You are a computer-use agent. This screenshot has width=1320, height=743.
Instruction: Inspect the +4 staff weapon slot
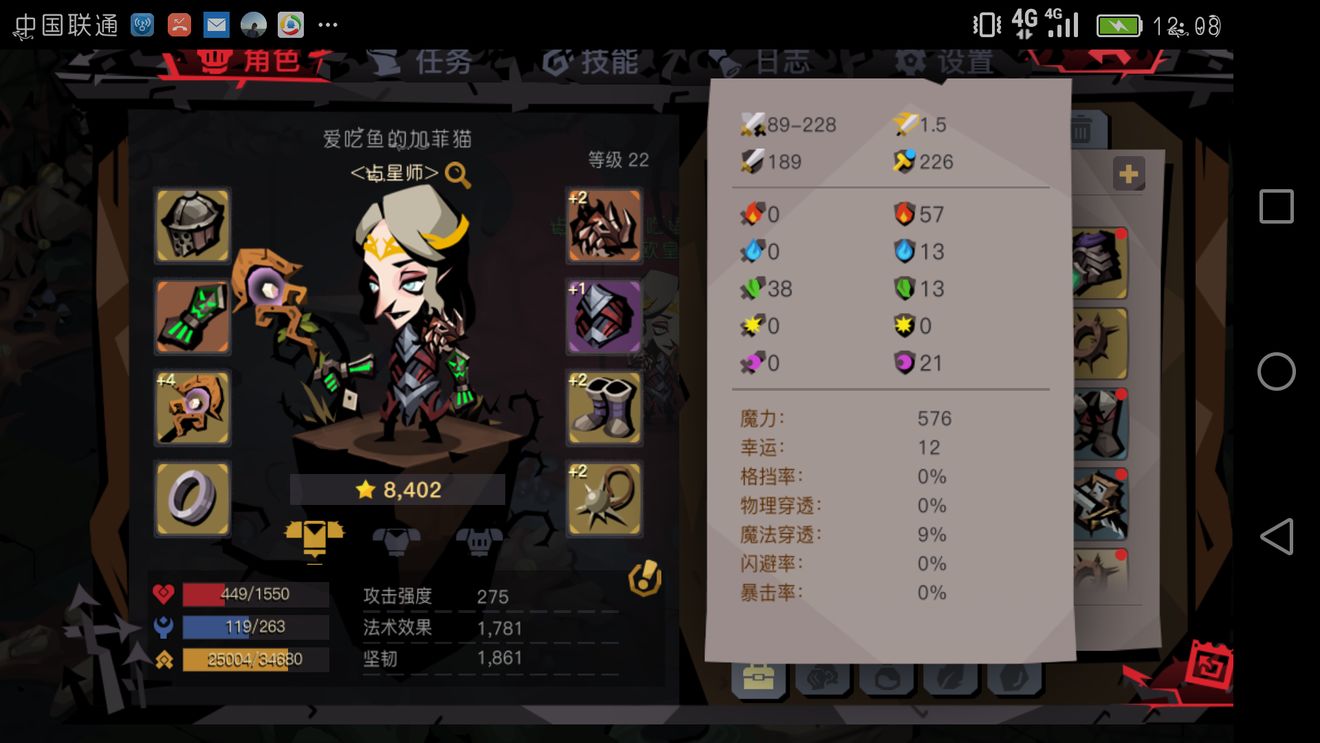[x=192, y=408]
